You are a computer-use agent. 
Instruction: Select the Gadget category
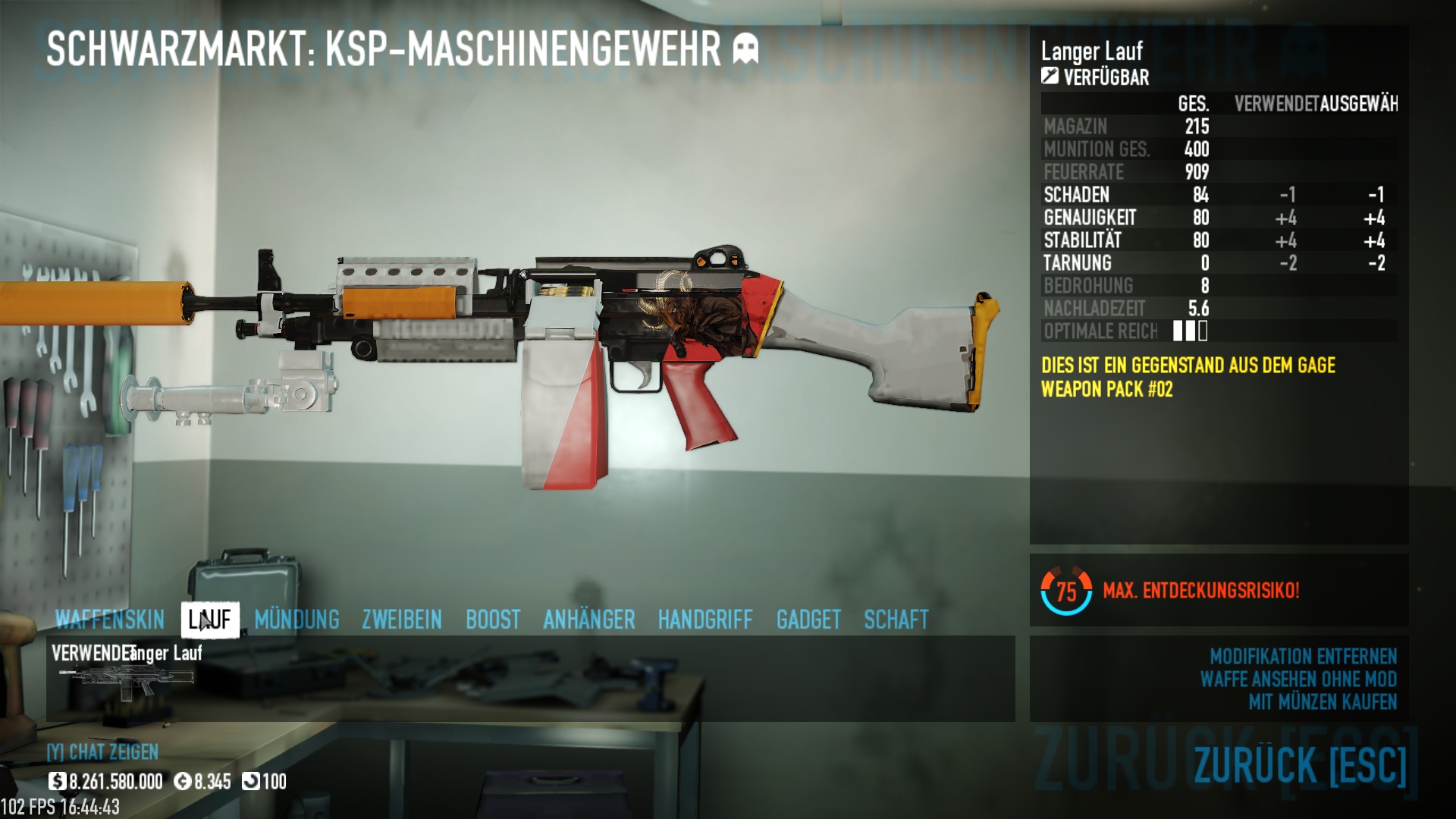pyautogui.click(x=808, y=620)
